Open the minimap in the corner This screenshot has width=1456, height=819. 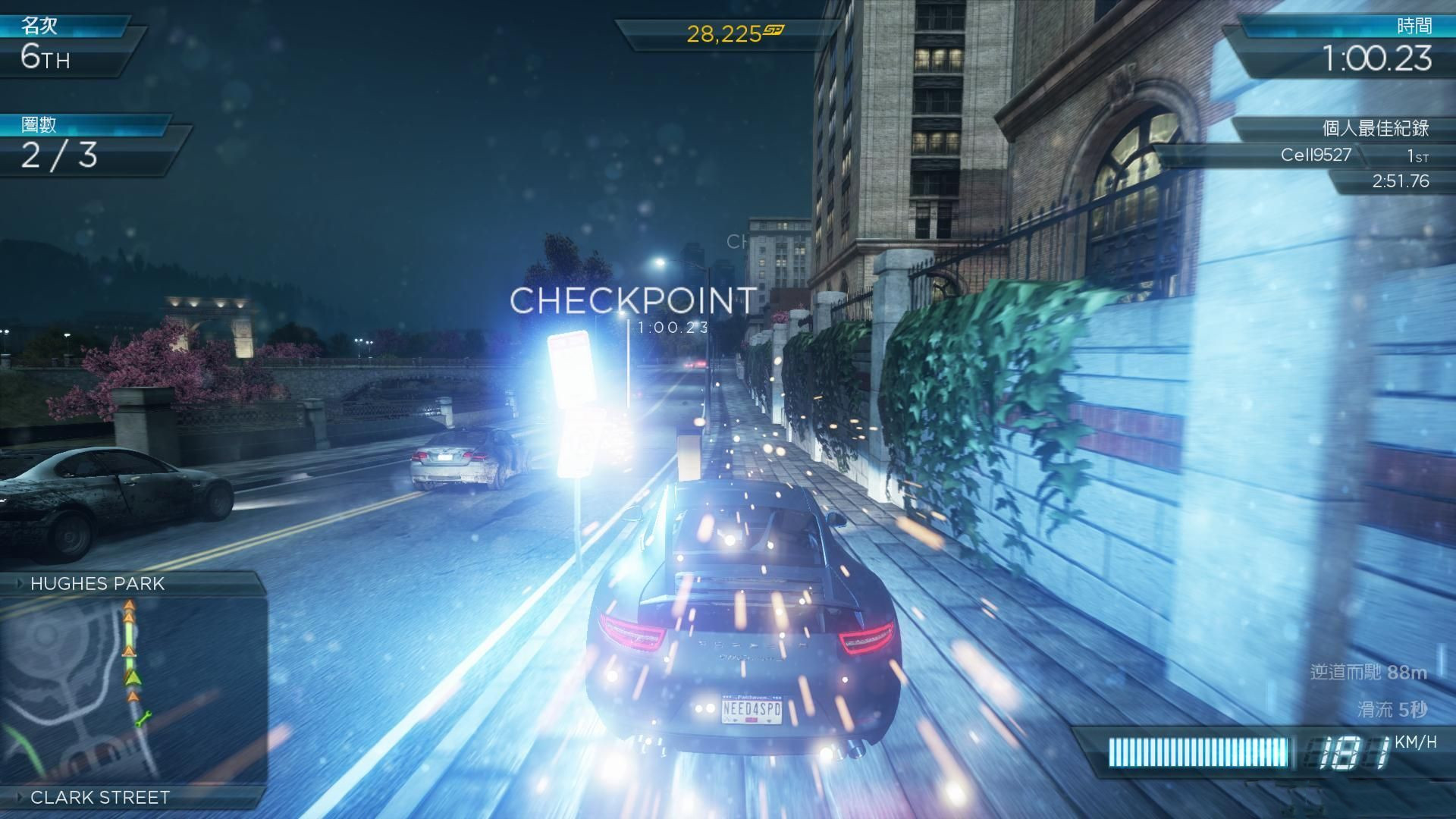point(133,690)
